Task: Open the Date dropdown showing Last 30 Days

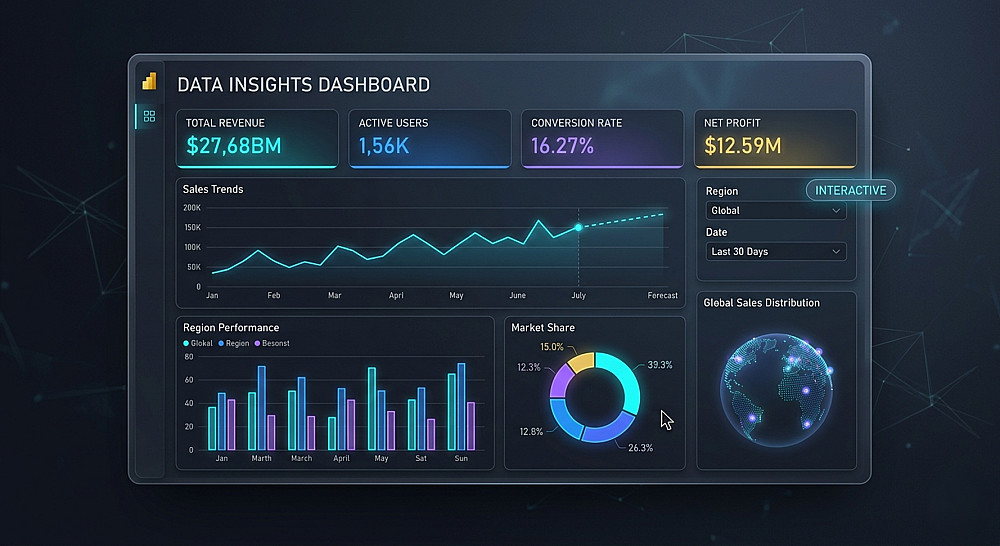Action: (776, 252)
